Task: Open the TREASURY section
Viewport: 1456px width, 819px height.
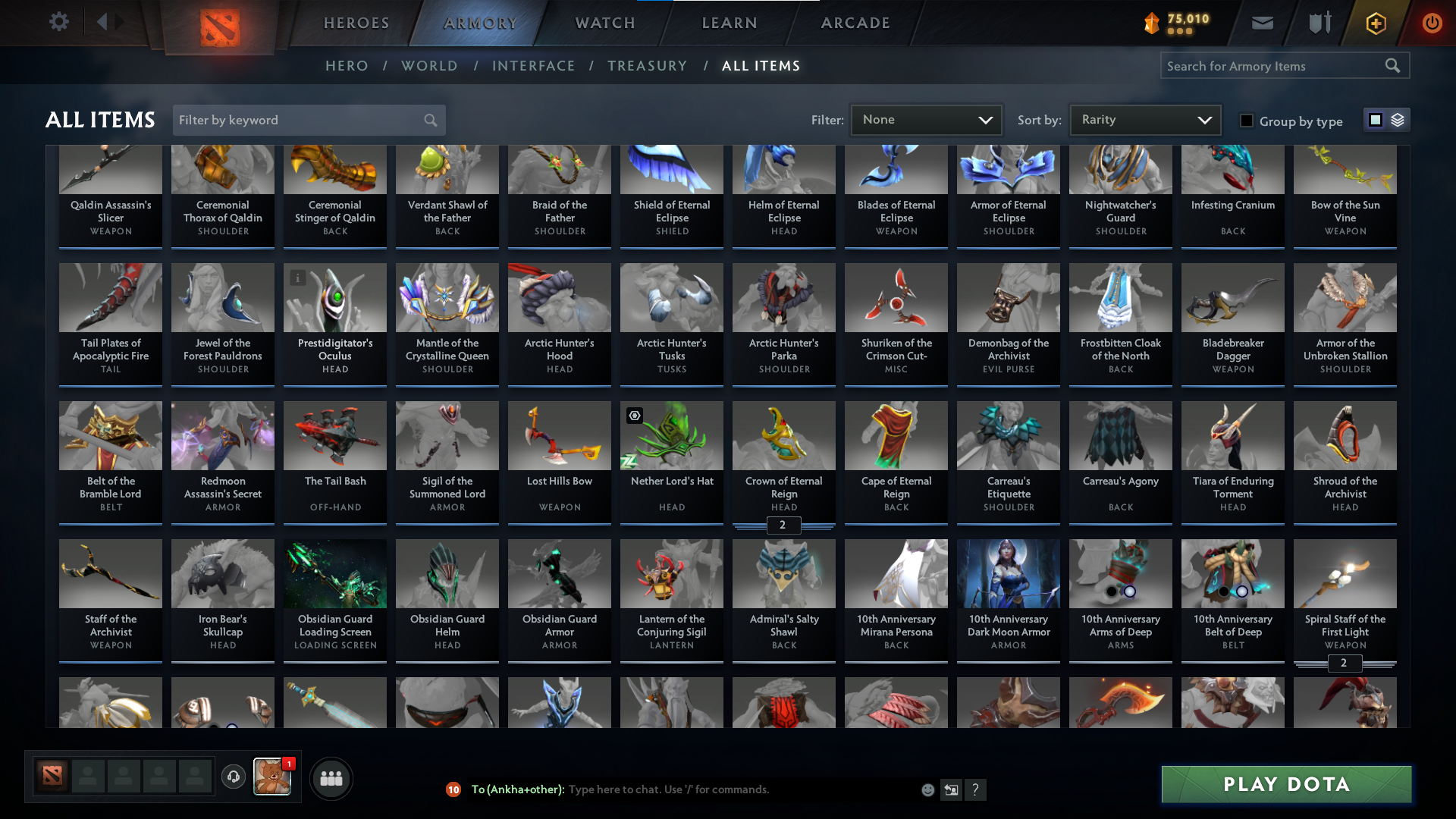Action: [x=647, y=66]
